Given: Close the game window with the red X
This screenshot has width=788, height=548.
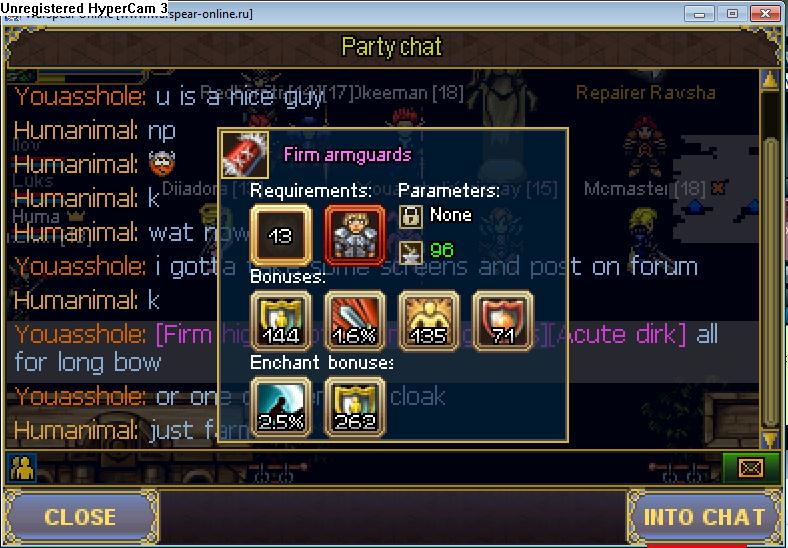Looking at the screenshot, I should coord(766,13).
